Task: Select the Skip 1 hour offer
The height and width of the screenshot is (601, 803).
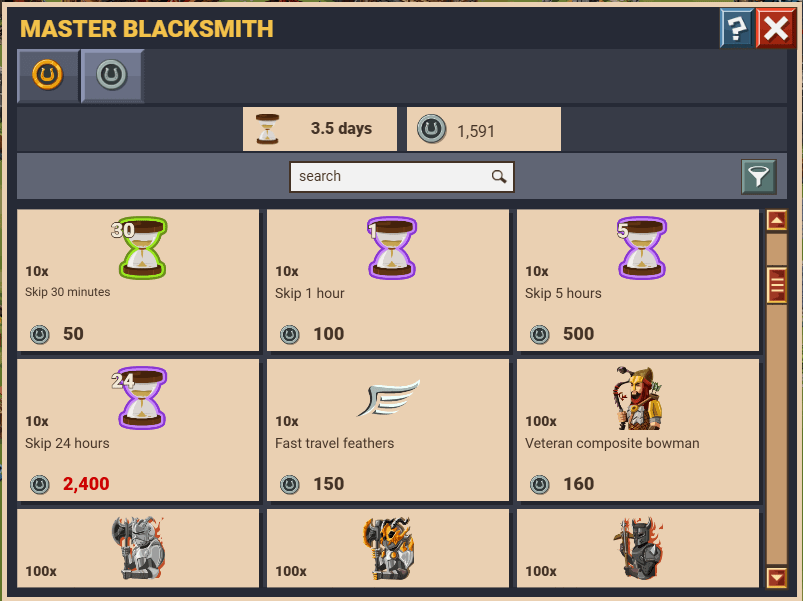Action: point(388,280)
